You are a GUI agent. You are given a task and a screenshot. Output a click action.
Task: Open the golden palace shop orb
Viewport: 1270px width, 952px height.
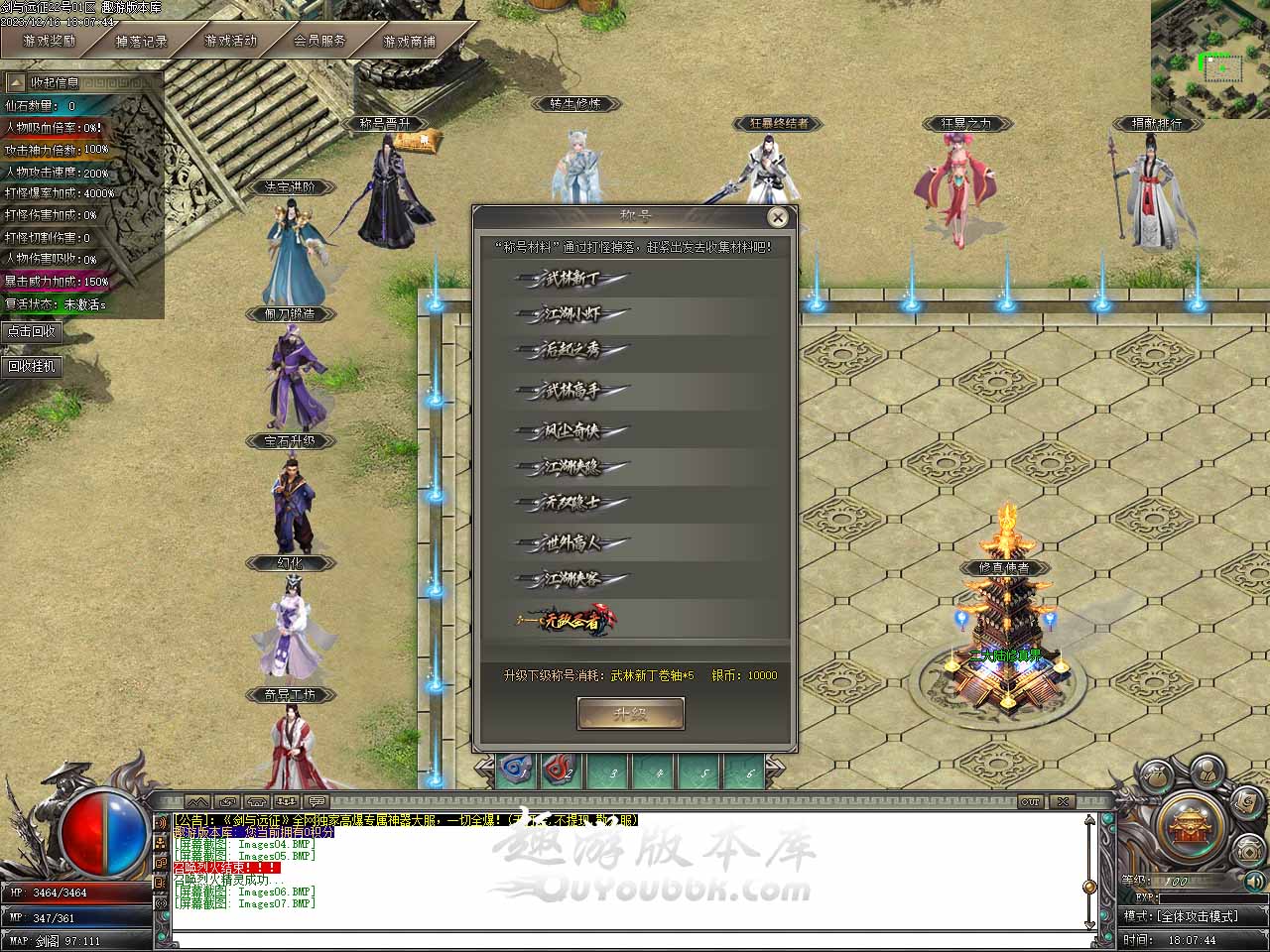[1191, 825]
